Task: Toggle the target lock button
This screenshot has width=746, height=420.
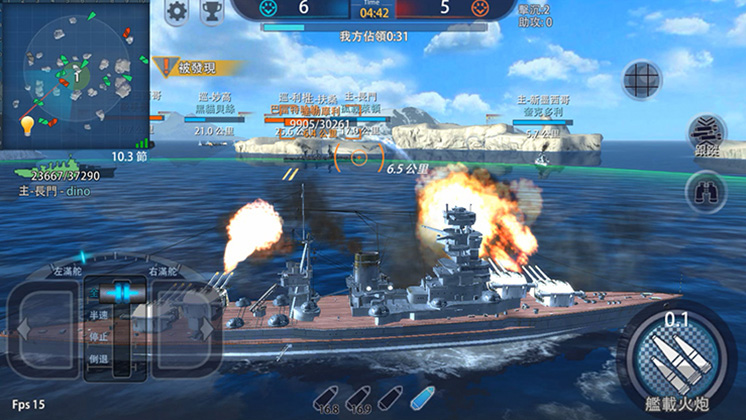Action: click(x=707, y=135)
